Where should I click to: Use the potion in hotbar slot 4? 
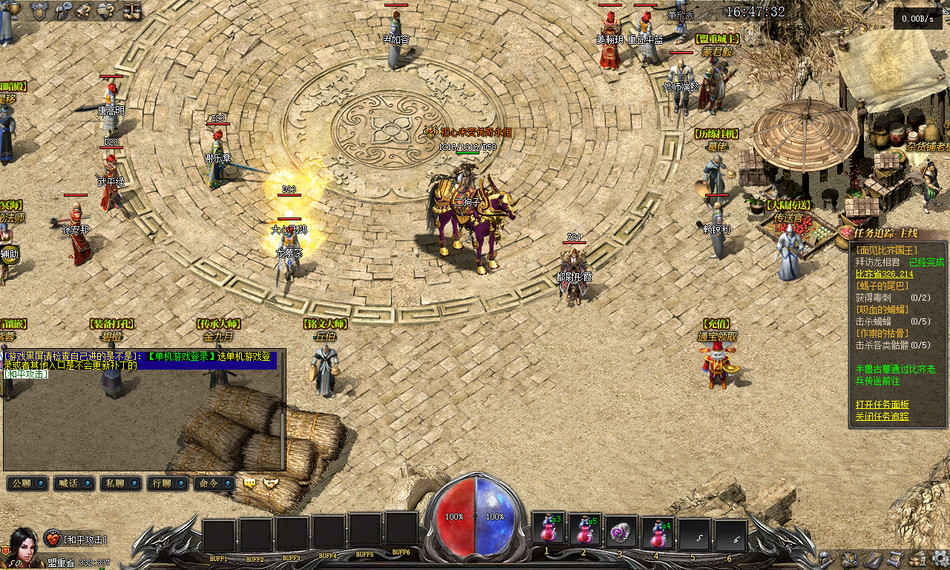tap(657, 530)
